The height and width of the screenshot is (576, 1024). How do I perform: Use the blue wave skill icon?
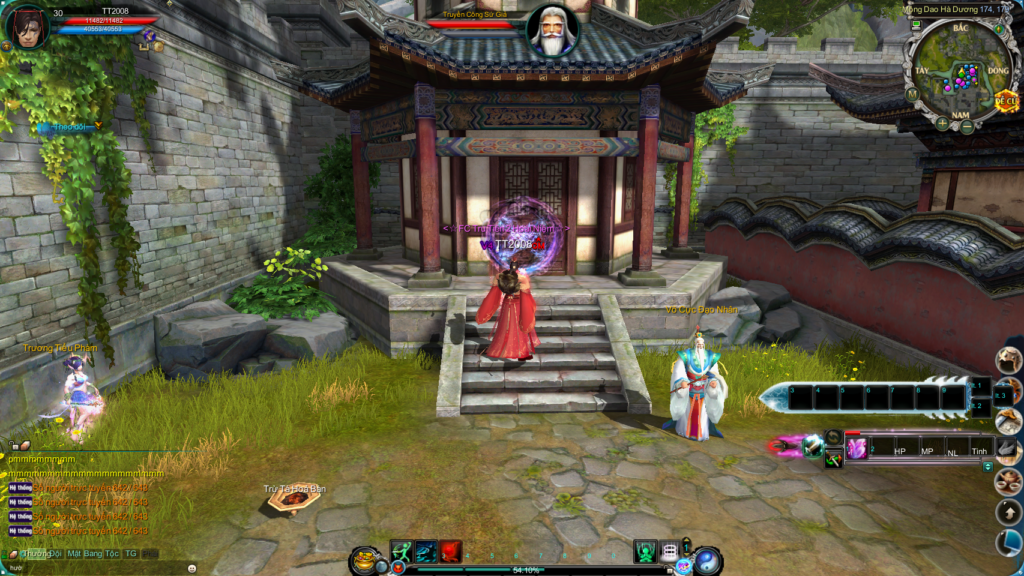point(426,551)
